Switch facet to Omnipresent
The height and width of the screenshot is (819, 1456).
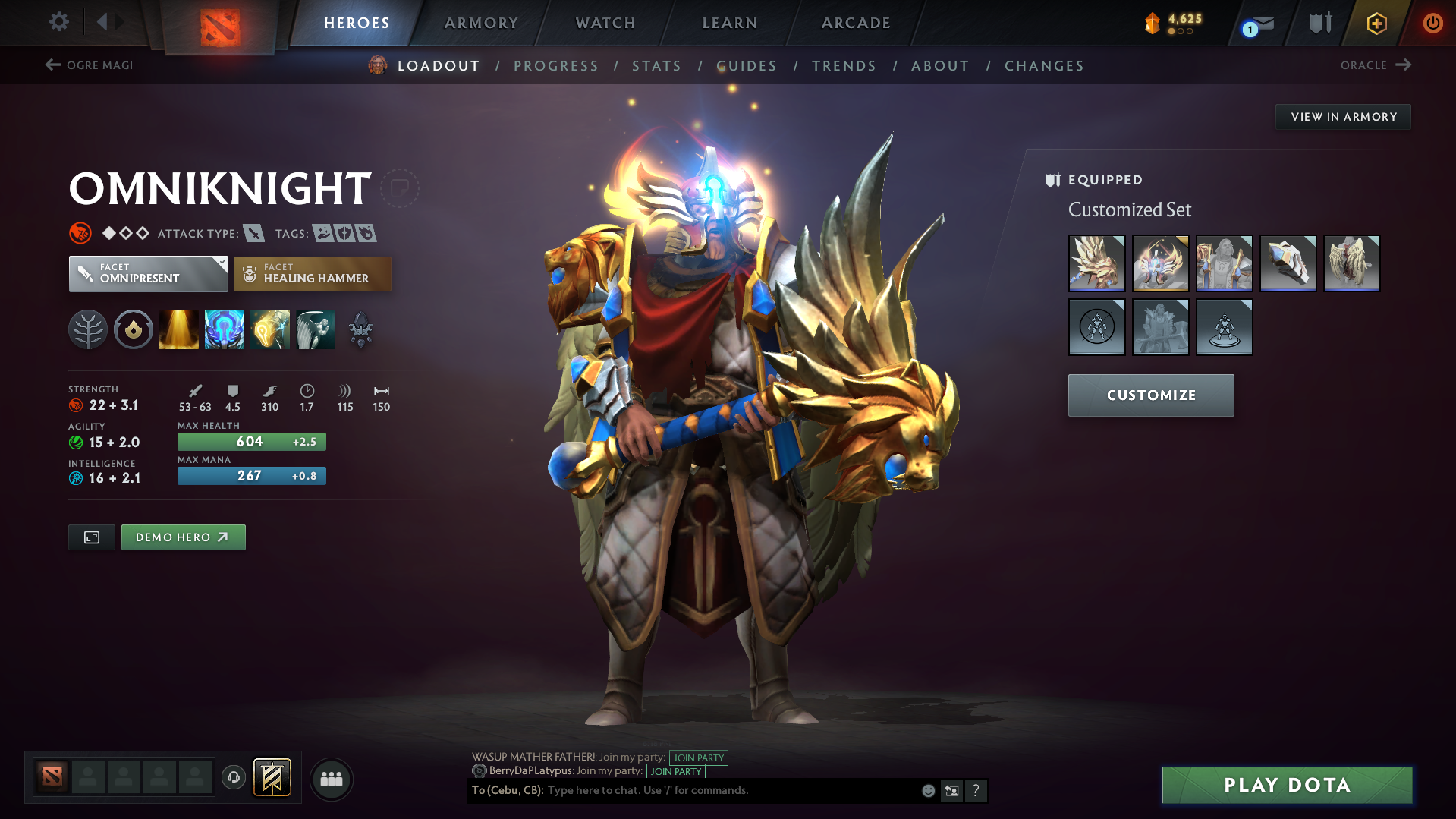(x=148, y=273)
